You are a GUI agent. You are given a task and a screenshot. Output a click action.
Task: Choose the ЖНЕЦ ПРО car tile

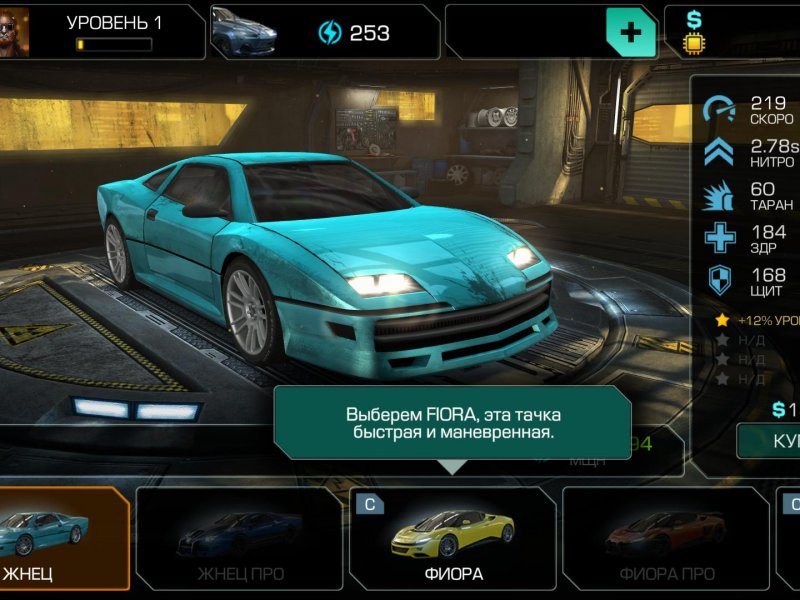tap(238, 539)
